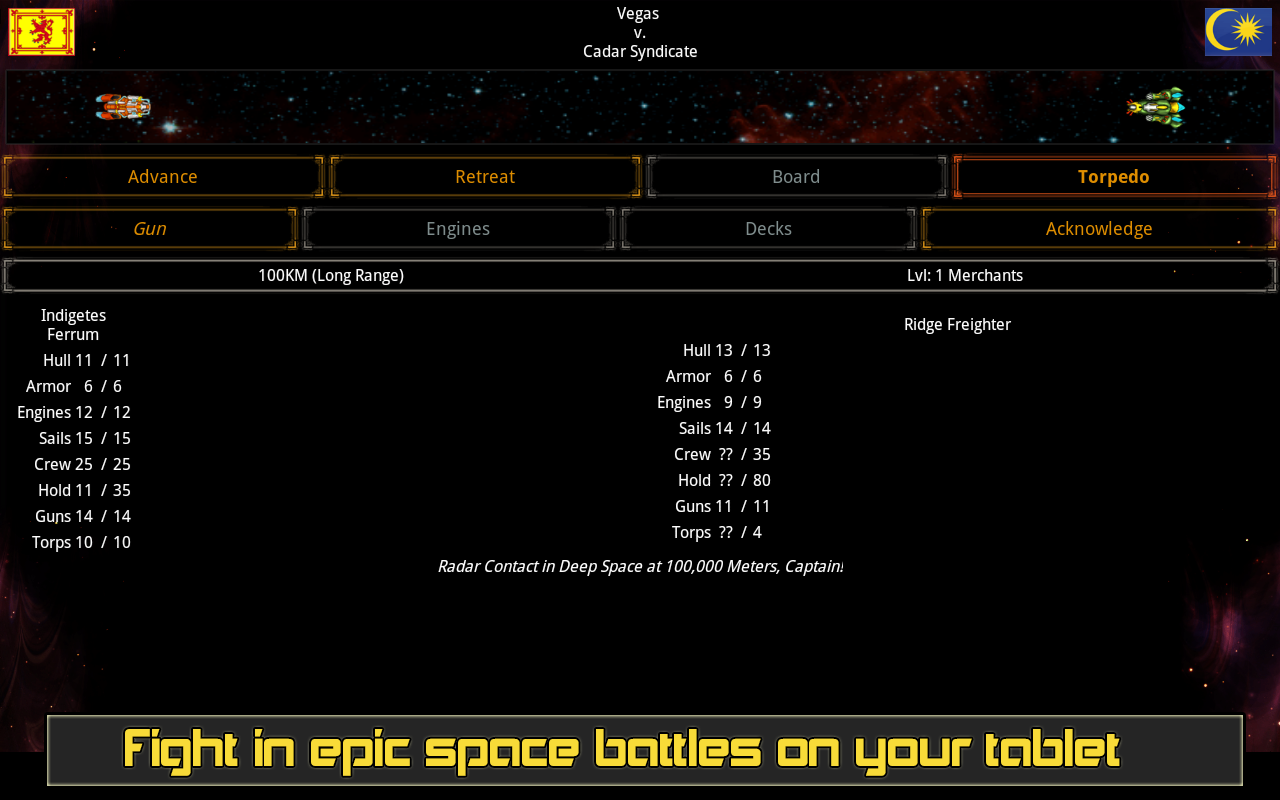Click the Torpedo weapon command
This screenshot has width=1280, height=800.
(x=1114, y=176)
